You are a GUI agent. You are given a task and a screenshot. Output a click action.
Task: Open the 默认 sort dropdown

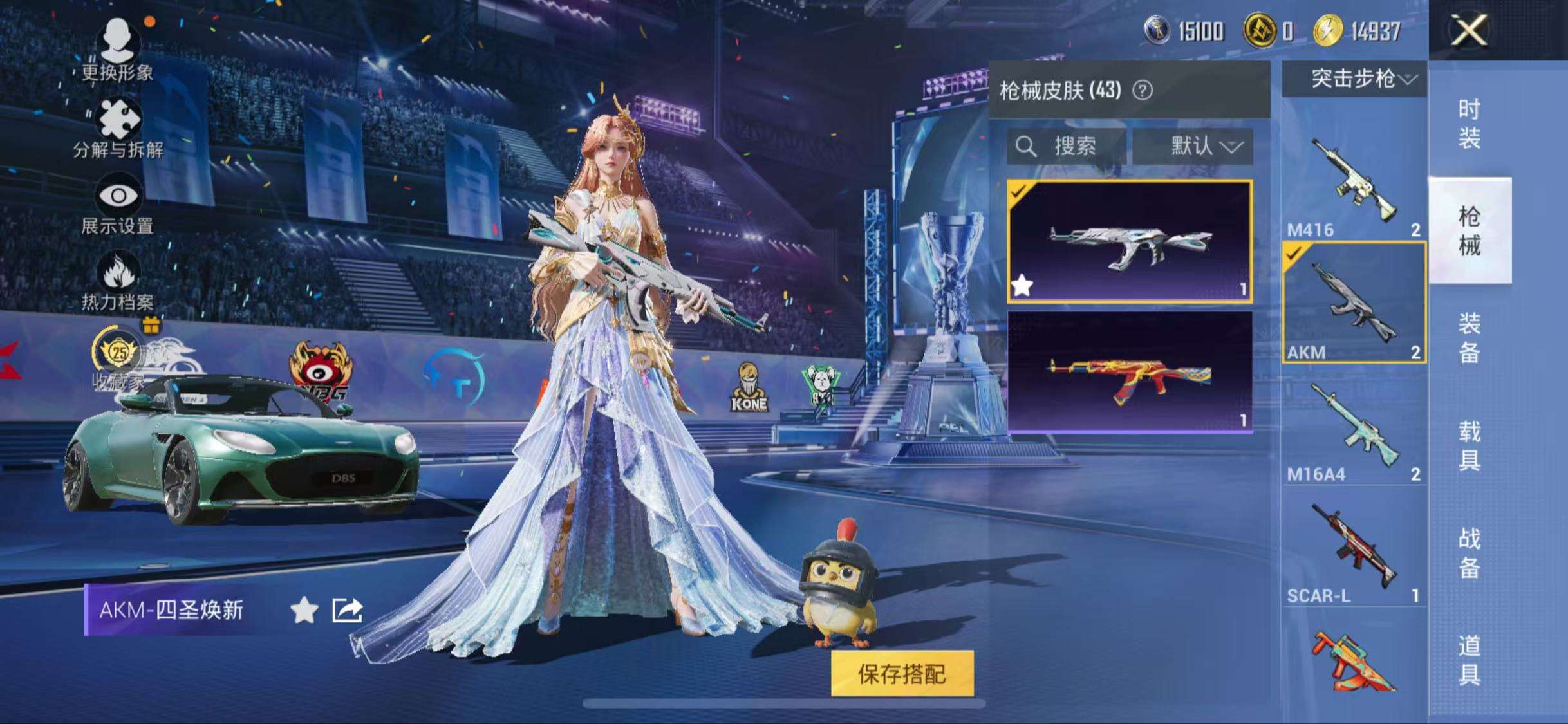[1193, 146]
